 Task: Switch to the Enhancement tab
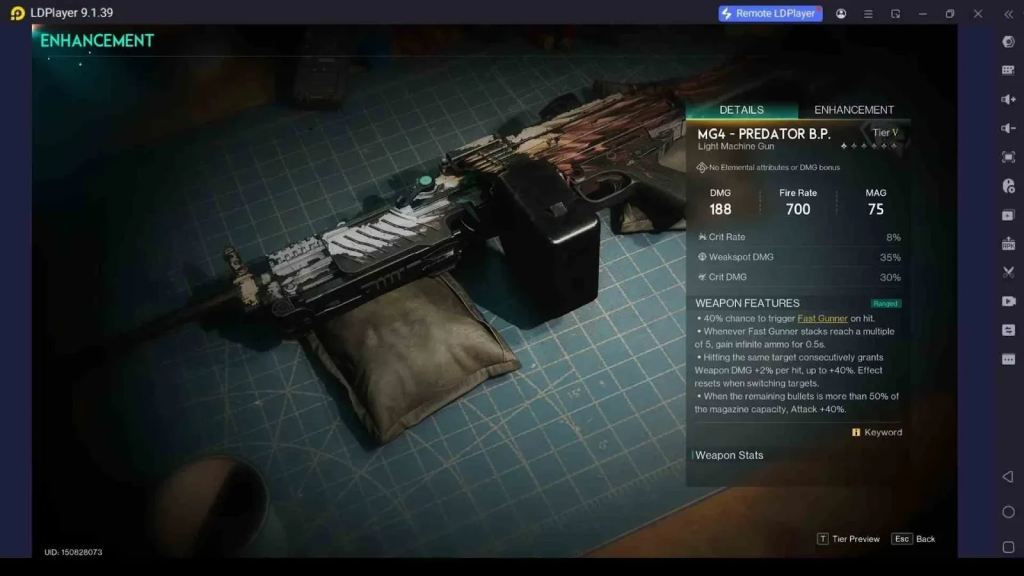pos(853,110)
